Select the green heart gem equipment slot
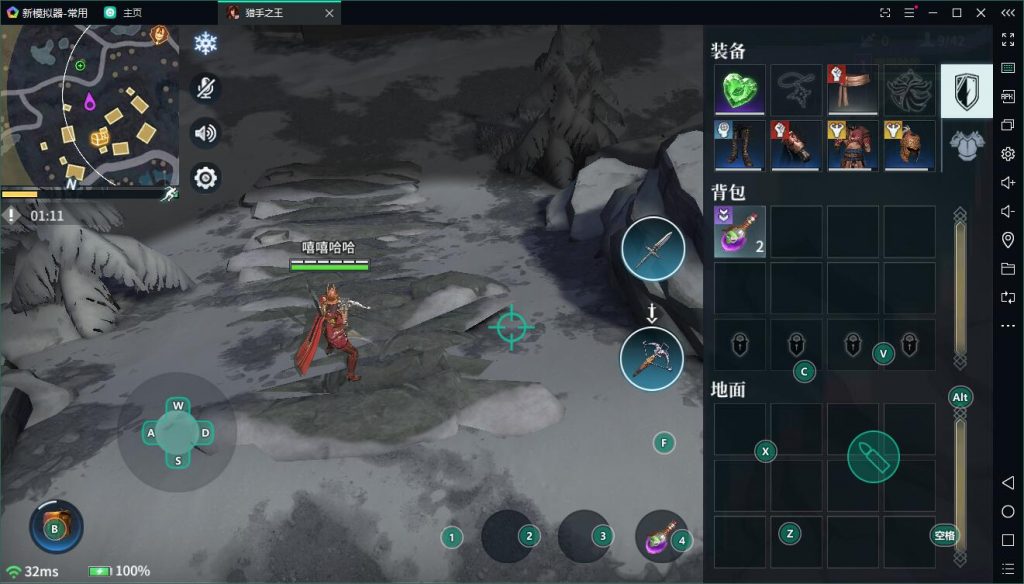Viewport: 1024px width, 584px height. click(740, 90)
